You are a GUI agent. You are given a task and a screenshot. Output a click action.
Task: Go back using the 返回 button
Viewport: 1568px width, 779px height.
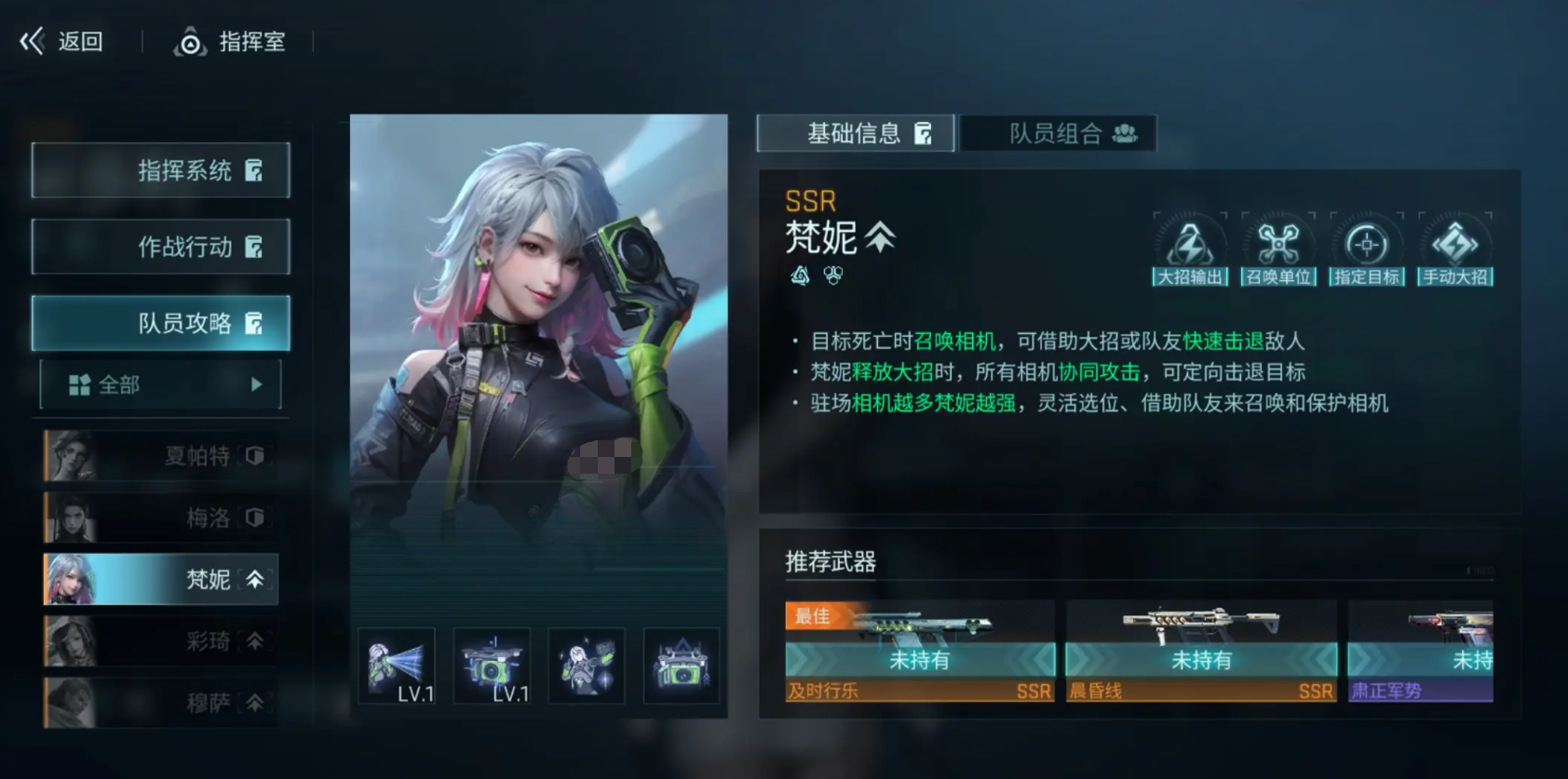pyautogui.click(x=63, y=42)
